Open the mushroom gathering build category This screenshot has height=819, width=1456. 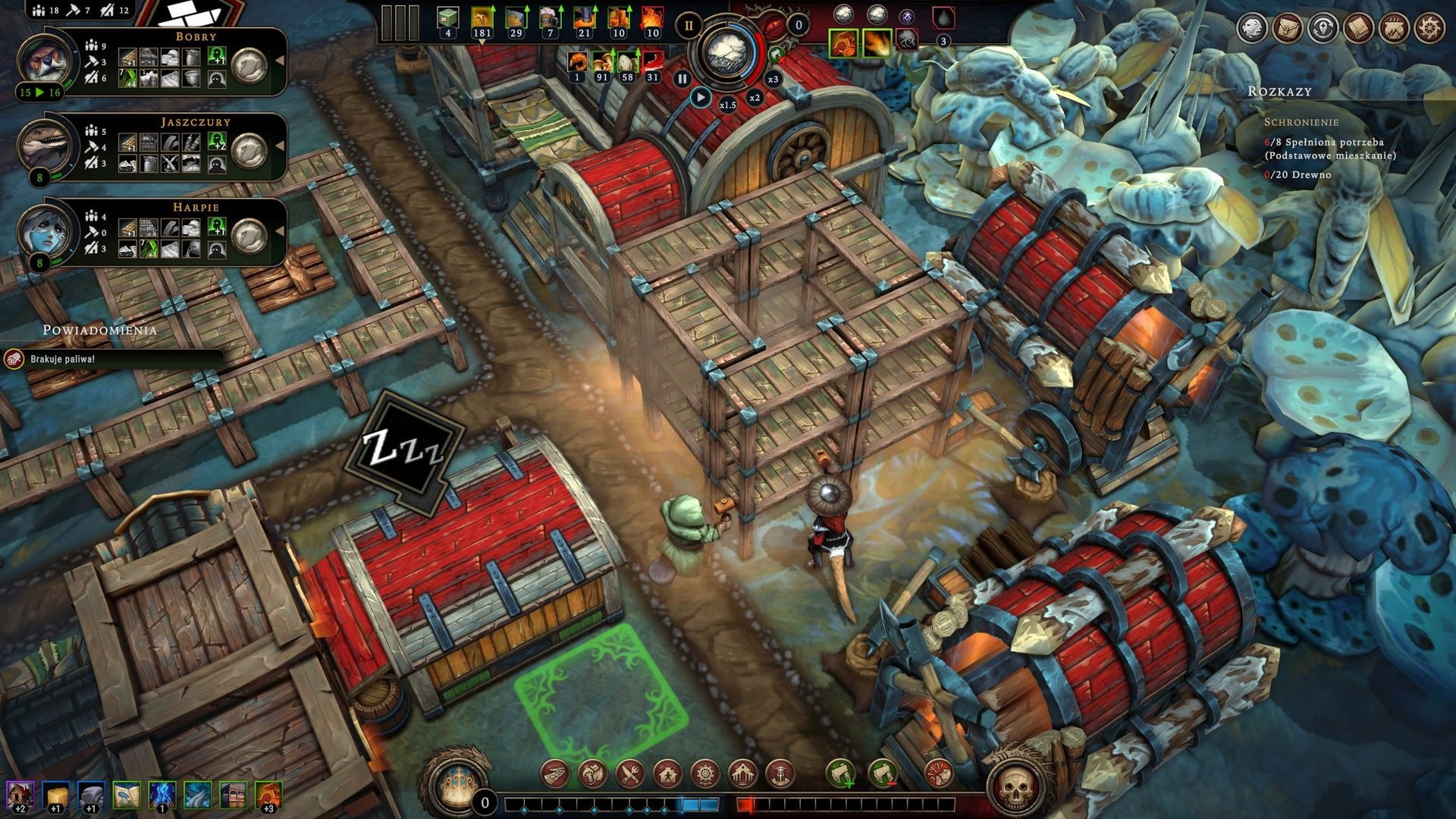pos(593,774)
